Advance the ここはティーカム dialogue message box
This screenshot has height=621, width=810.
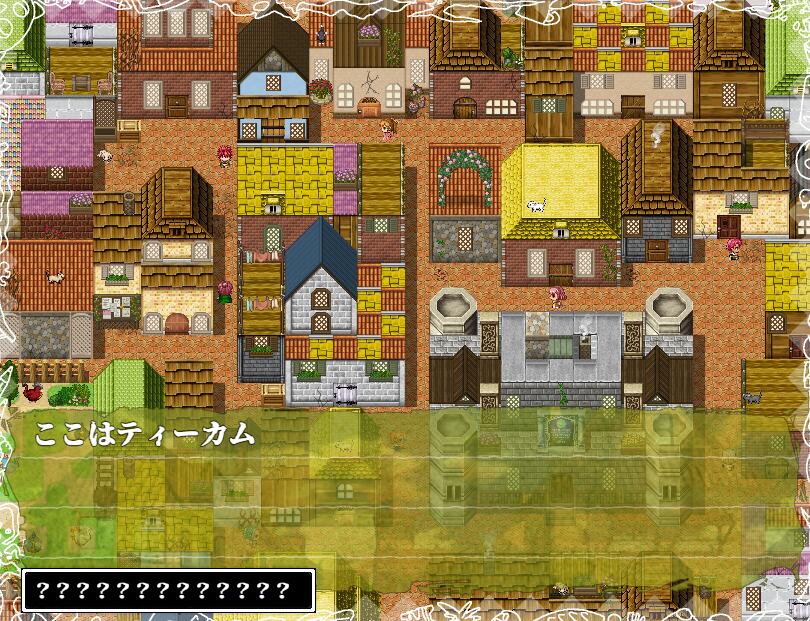(x=405, y=490)
